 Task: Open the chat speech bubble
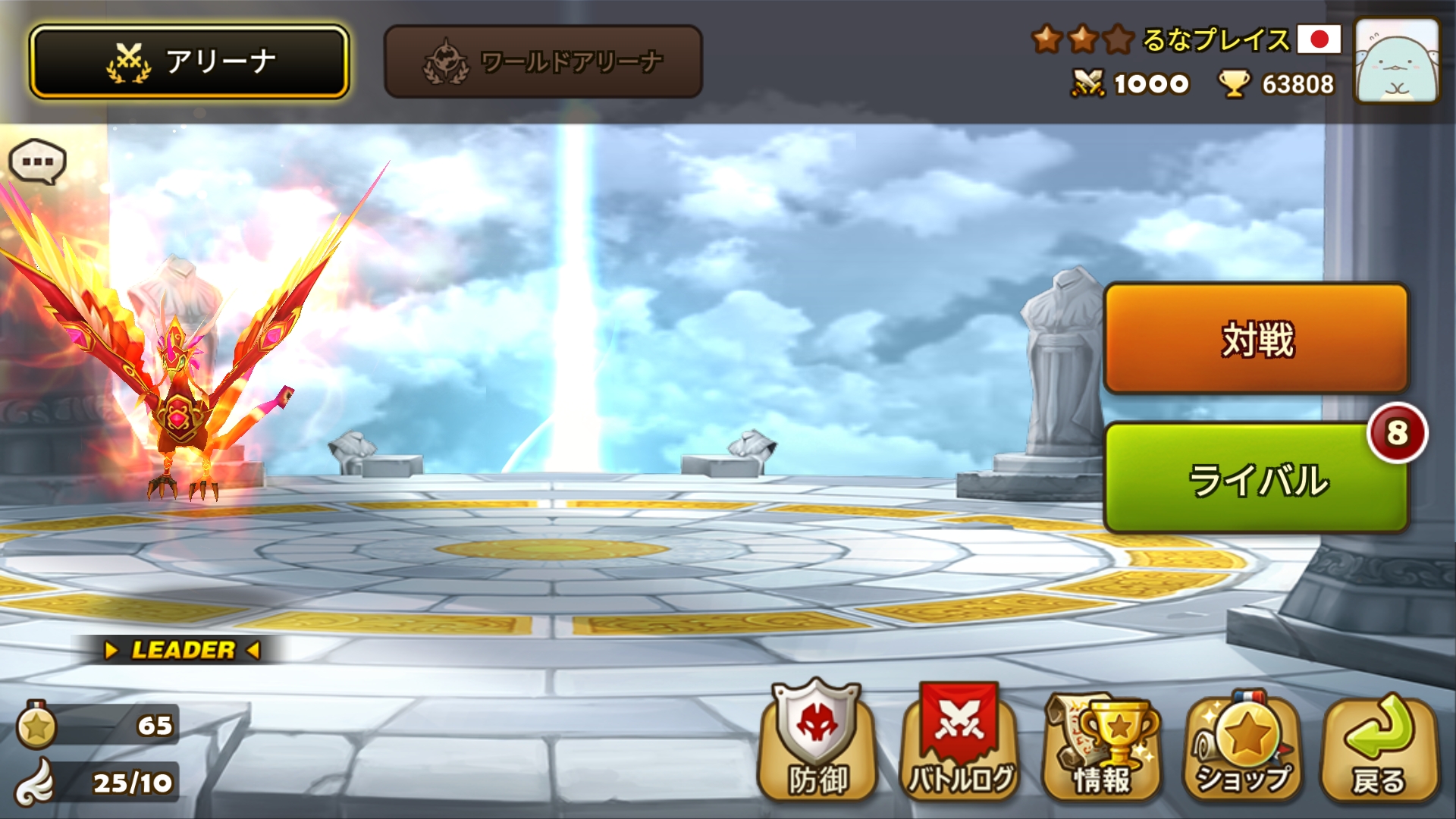tap(37, 162)
